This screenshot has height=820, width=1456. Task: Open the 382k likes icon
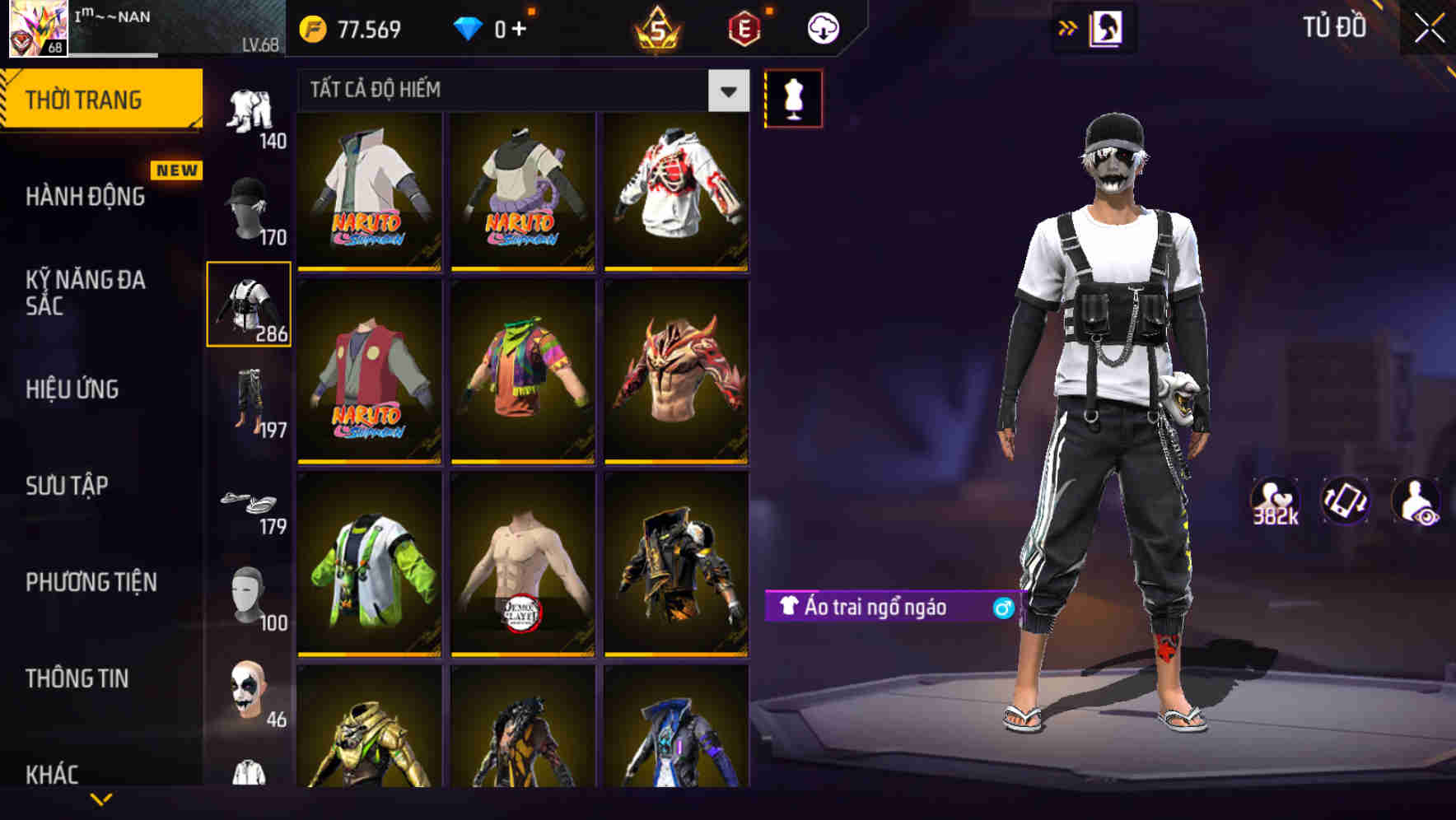1276,502
